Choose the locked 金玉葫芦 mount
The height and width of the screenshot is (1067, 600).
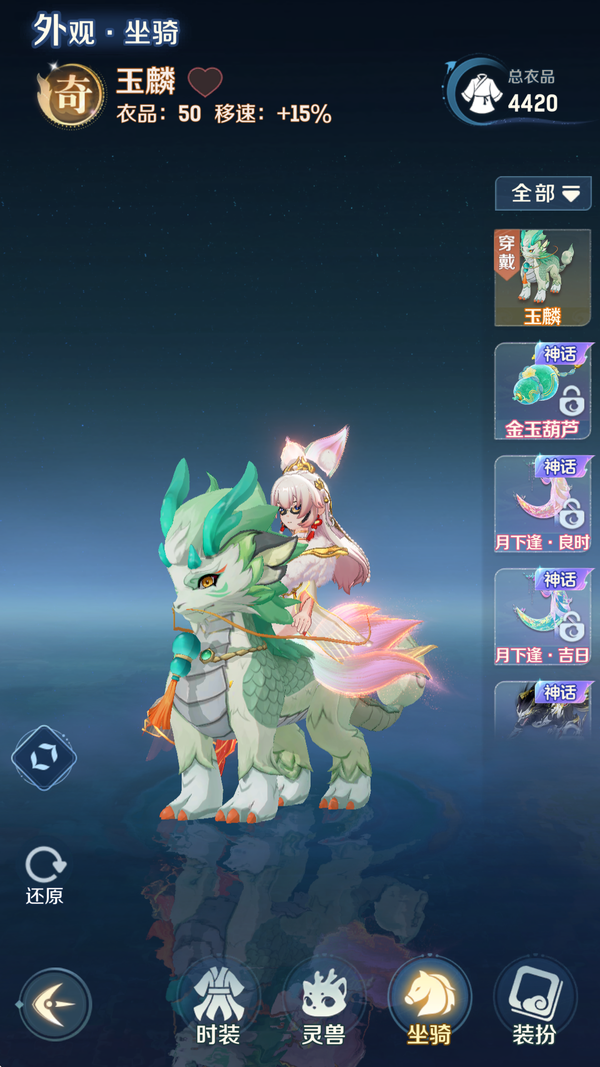point(542,391)
